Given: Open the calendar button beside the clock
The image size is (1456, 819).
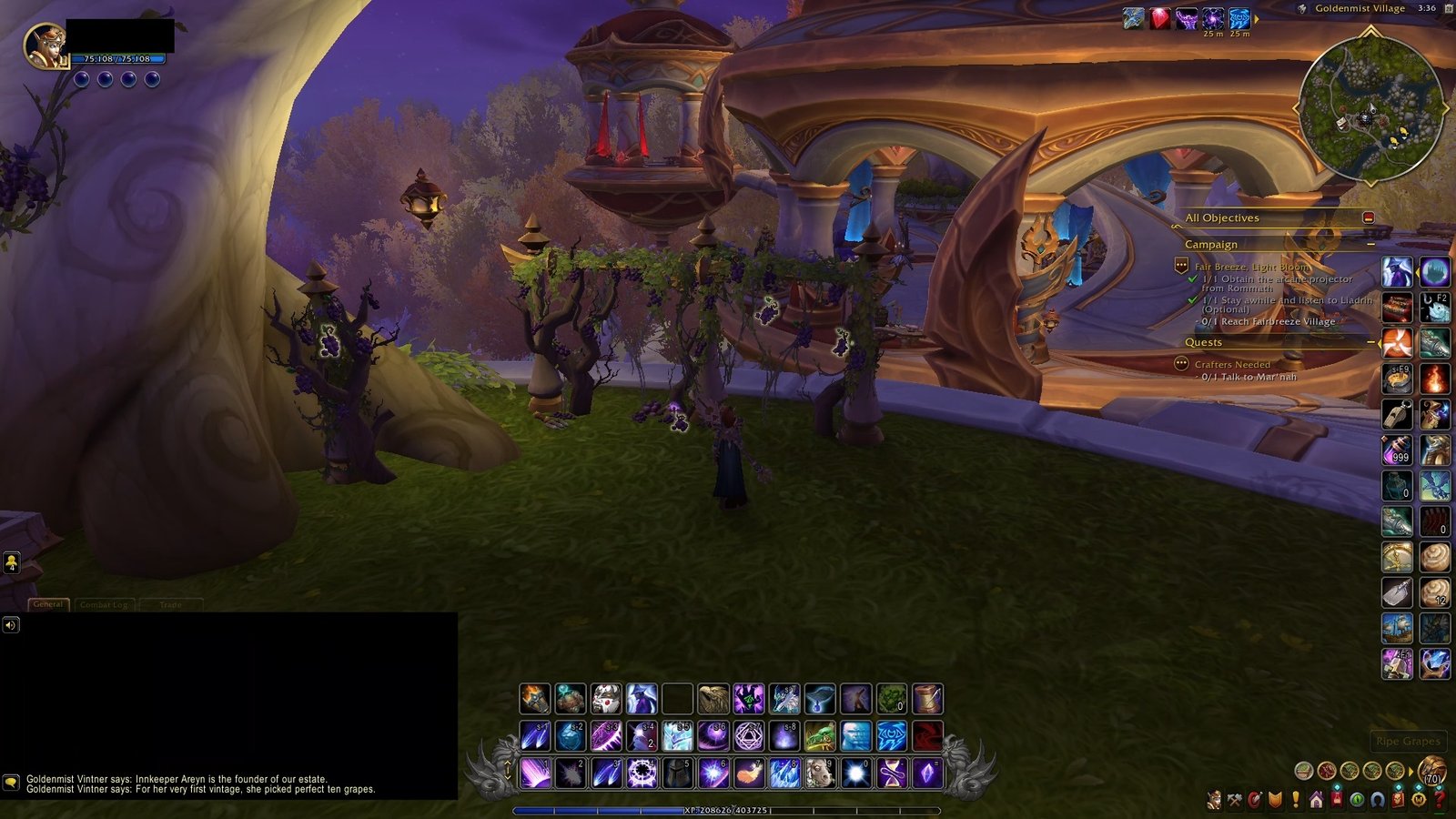Looking at the screenshot, I should (1449, 8).
